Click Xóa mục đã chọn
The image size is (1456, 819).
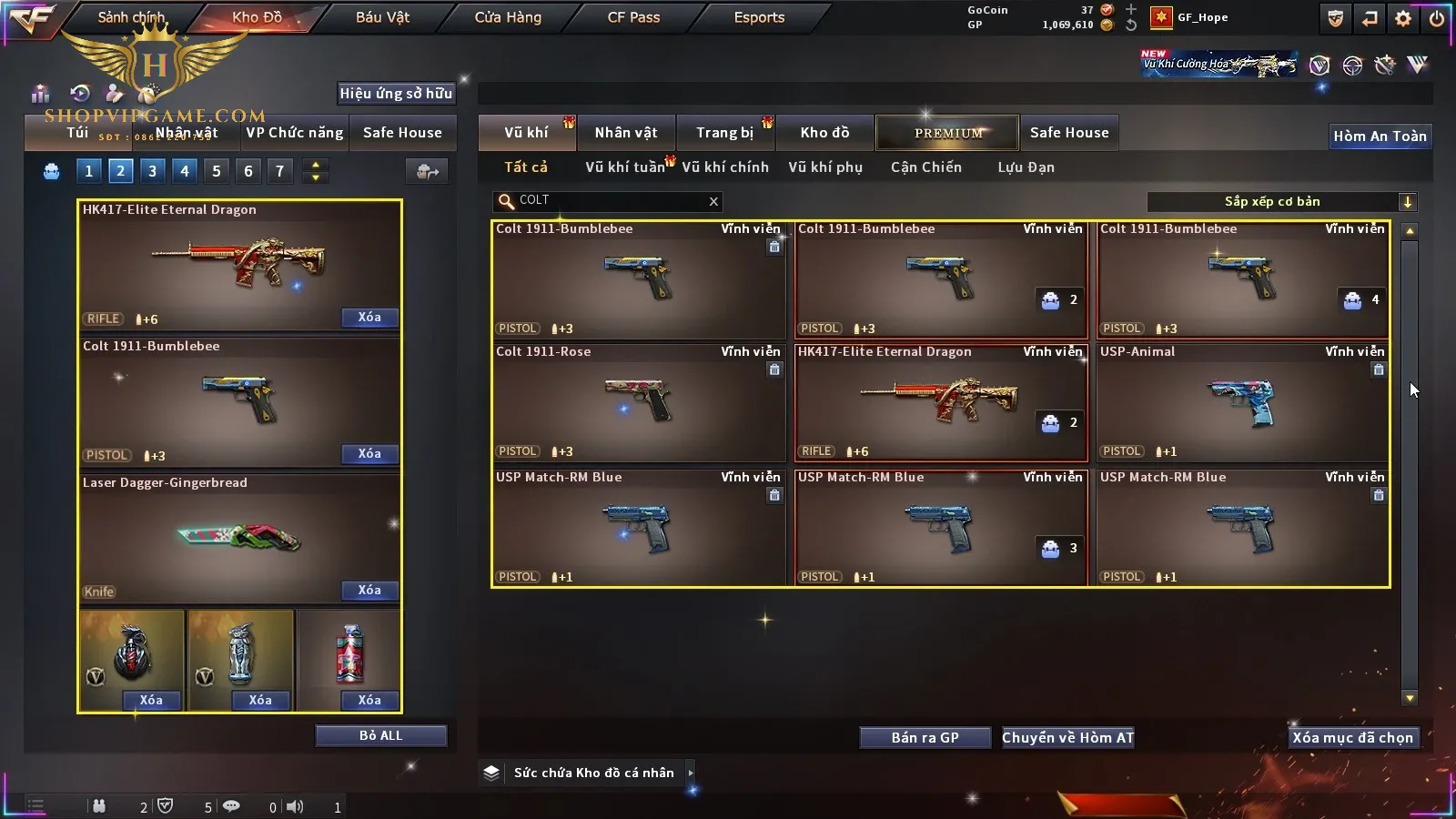coord(1352,738)
